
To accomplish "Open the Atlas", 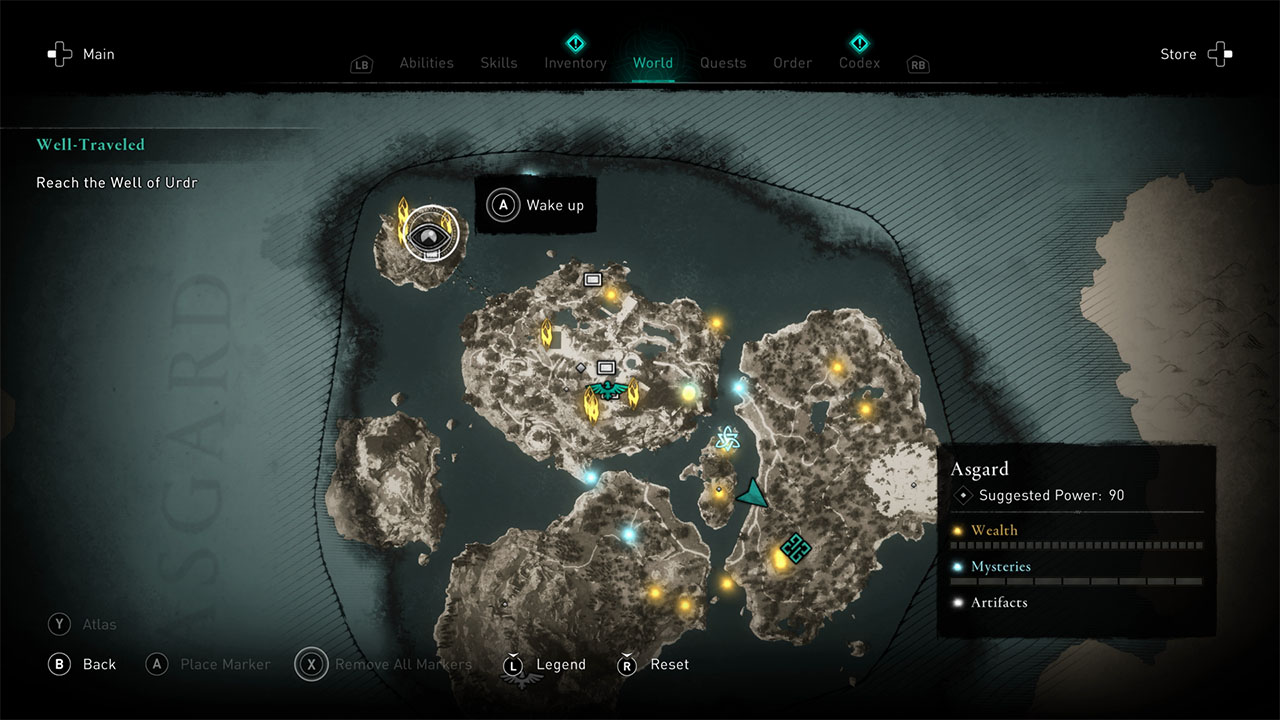I will [x=83, y=624].
